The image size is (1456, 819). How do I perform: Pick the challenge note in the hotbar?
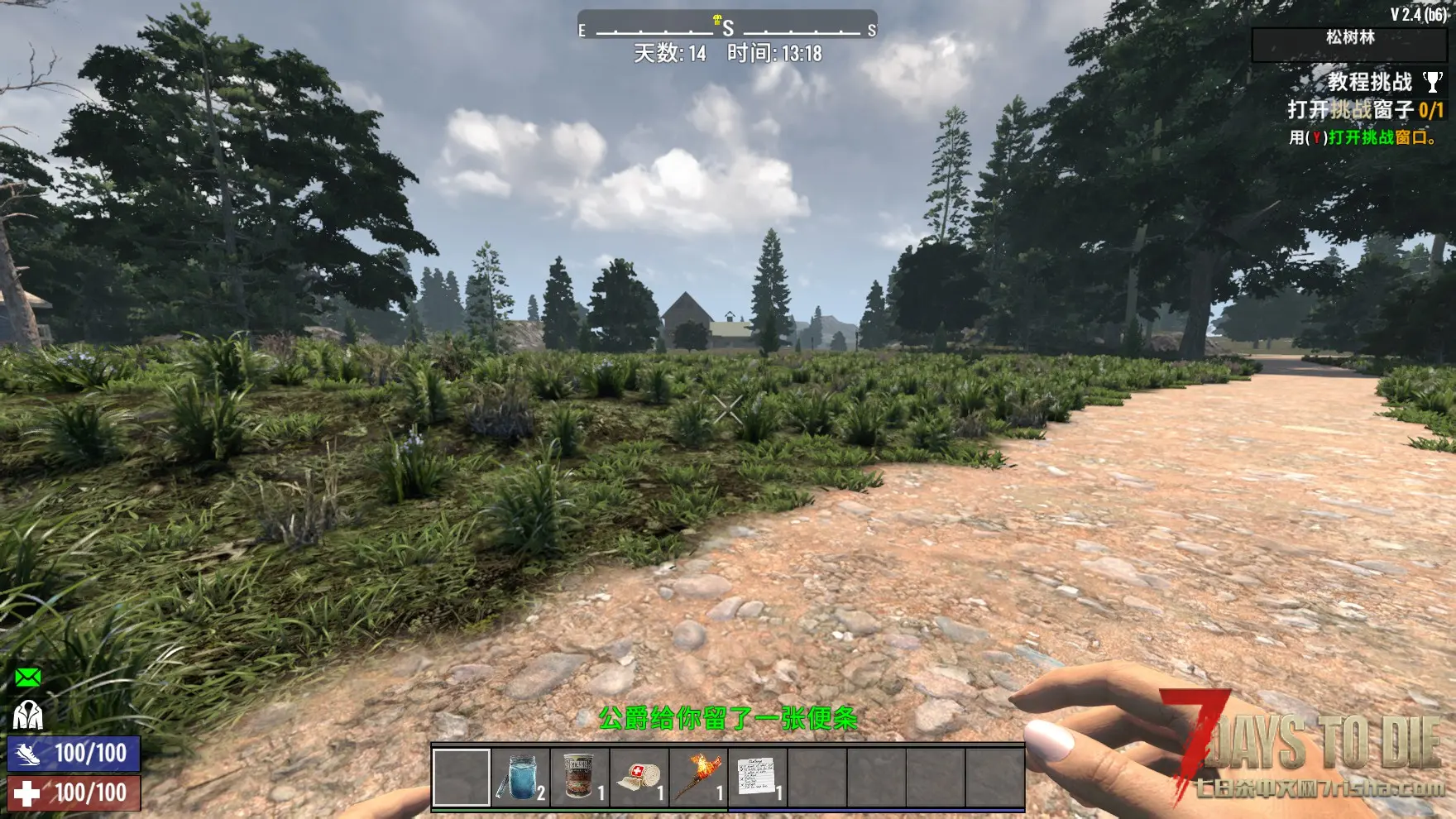tap(758, 778)
